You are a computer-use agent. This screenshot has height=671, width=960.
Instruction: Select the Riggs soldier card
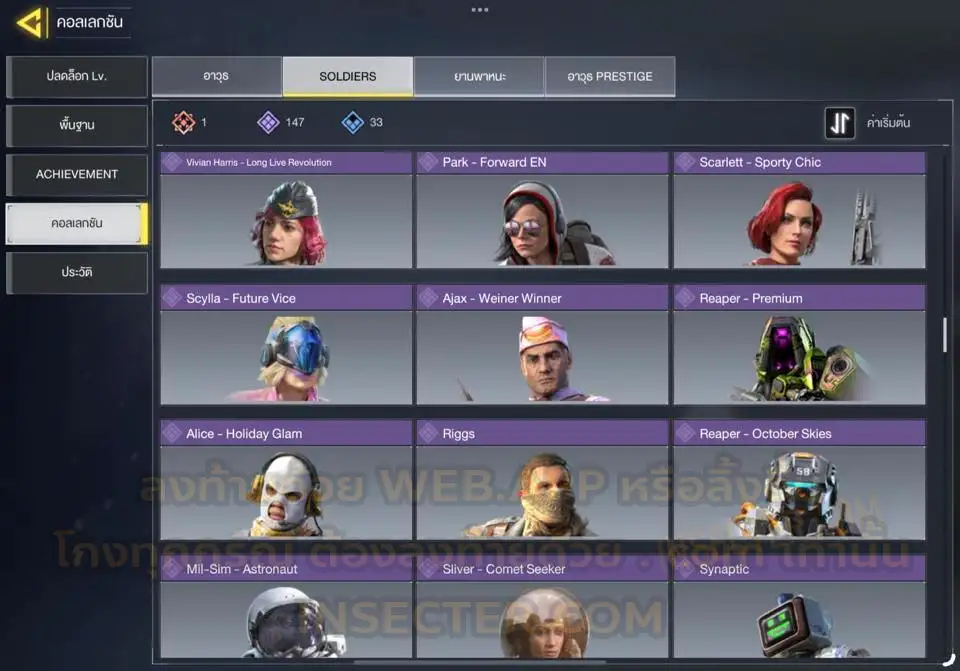pyautogui.click(x=542, y=481)
